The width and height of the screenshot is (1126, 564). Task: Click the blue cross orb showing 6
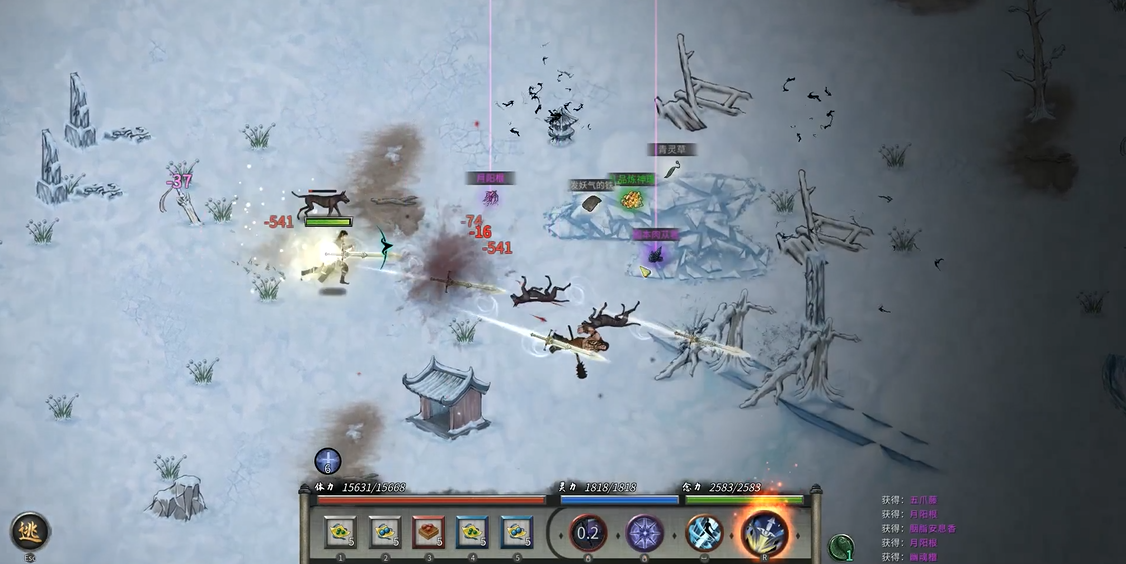click(x=328, y=461)
